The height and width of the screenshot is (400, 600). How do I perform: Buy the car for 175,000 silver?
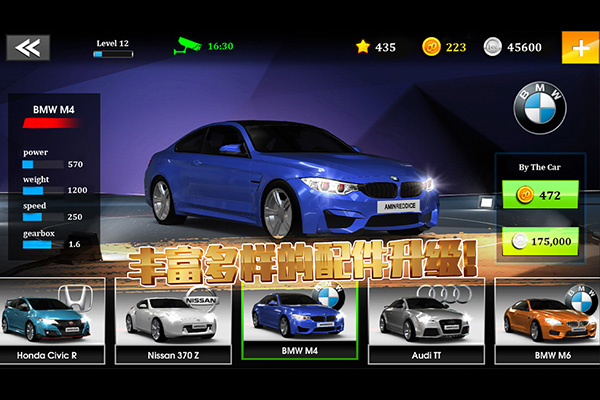click(540, 241)
